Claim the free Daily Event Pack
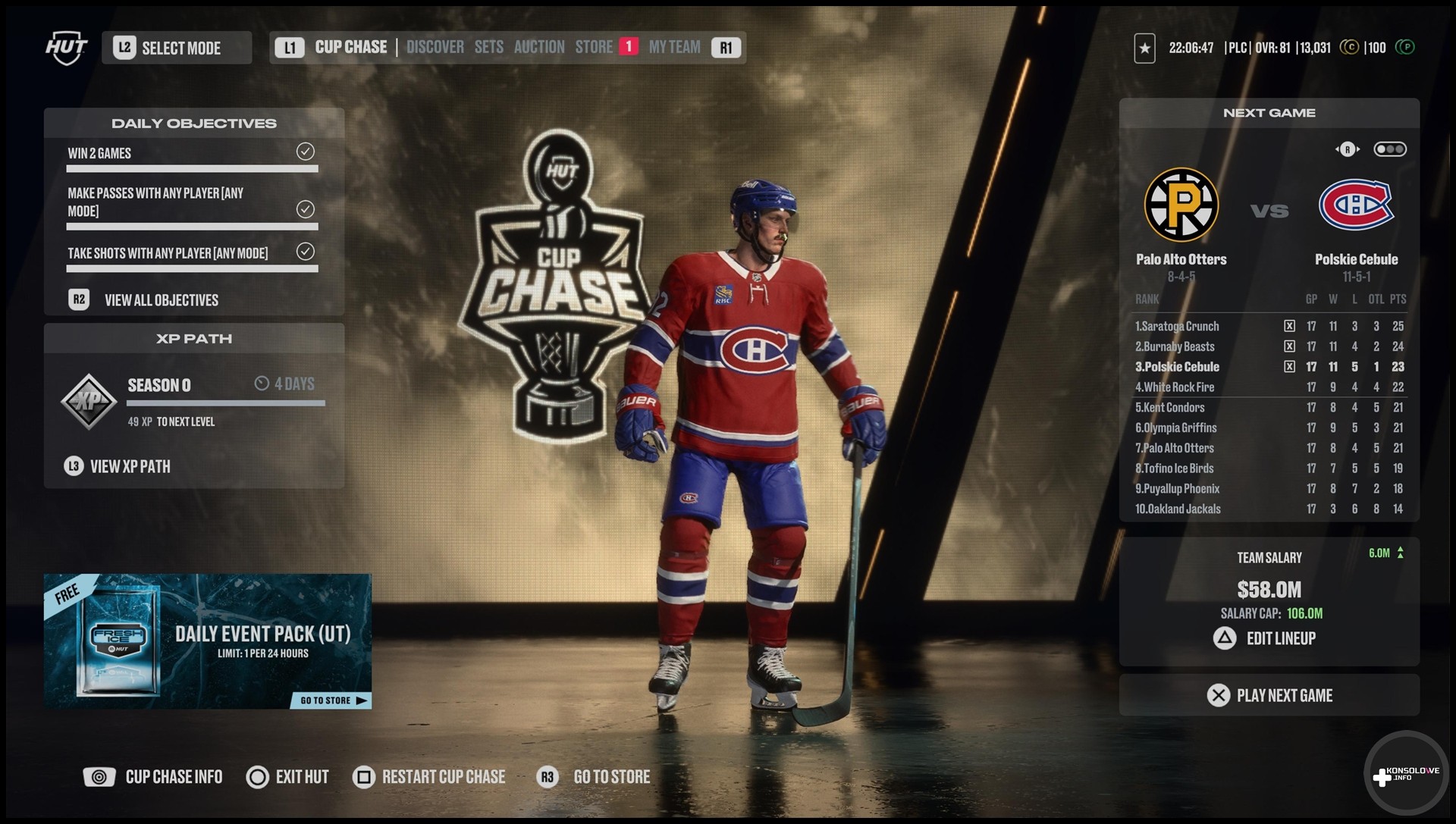The width and height of the screenshot is (1456, 824). (x=207, y=641)
